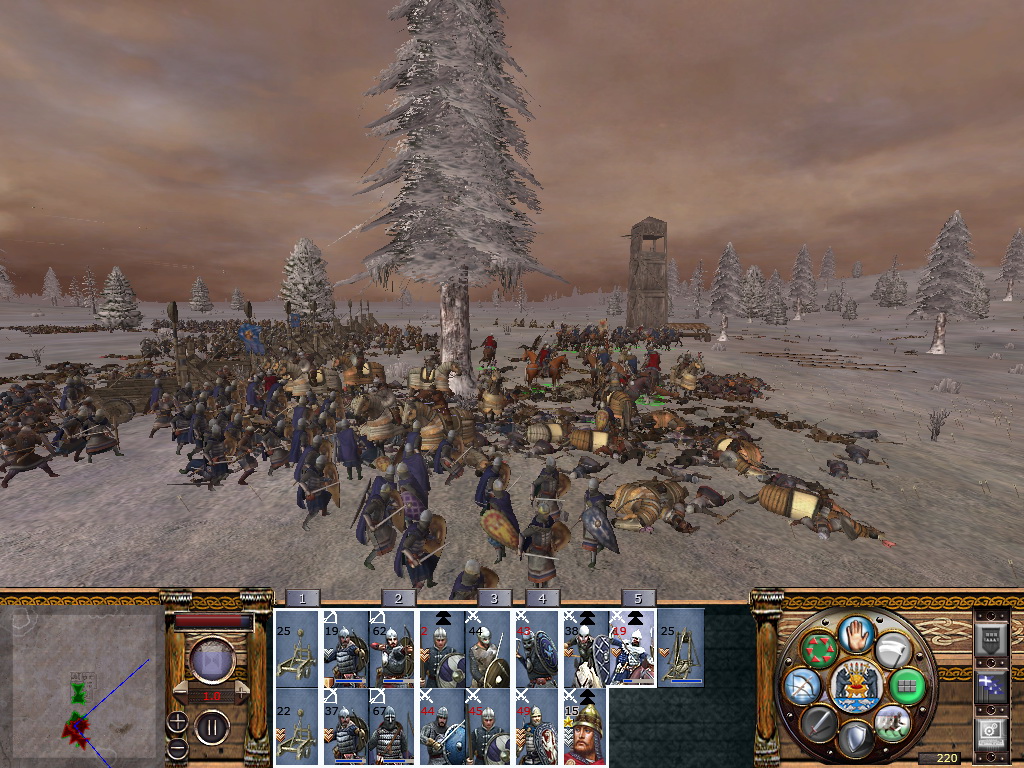The height and width of the screenshot is (768, 1024).
Task: Zoom out the minimap with minus button
Action: pyautogui.click(x=177, y=747)
